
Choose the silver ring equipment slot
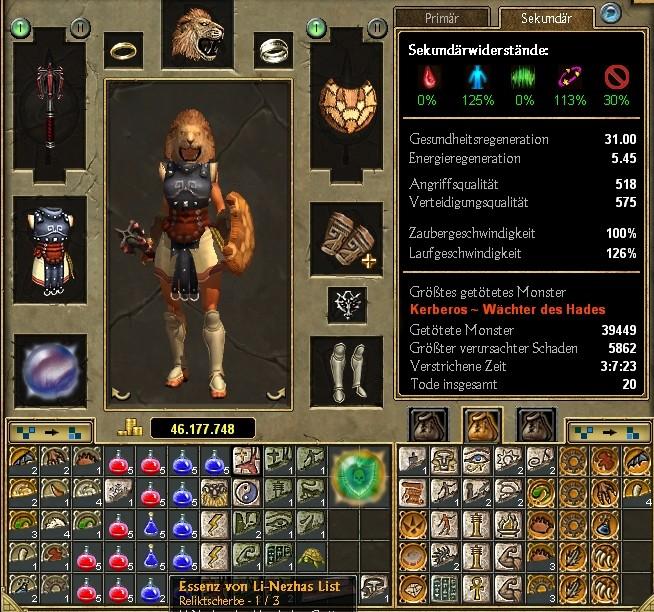coord(270,47)
